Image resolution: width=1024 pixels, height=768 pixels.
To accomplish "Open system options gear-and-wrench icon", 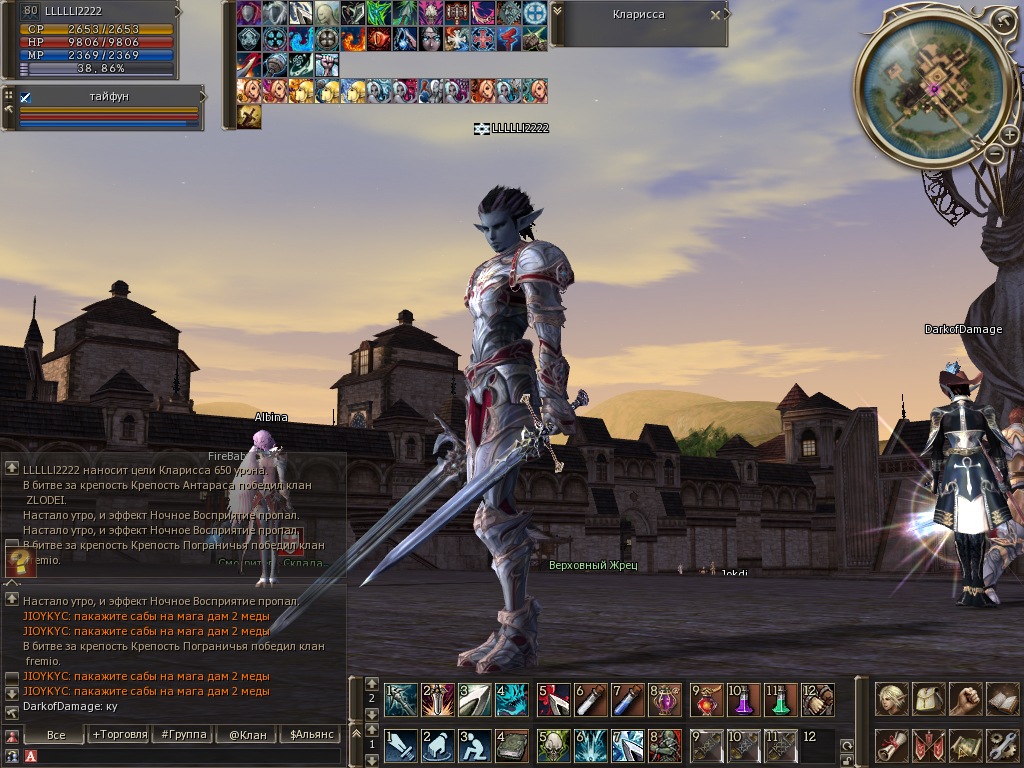I will (x=1002, y=745).
